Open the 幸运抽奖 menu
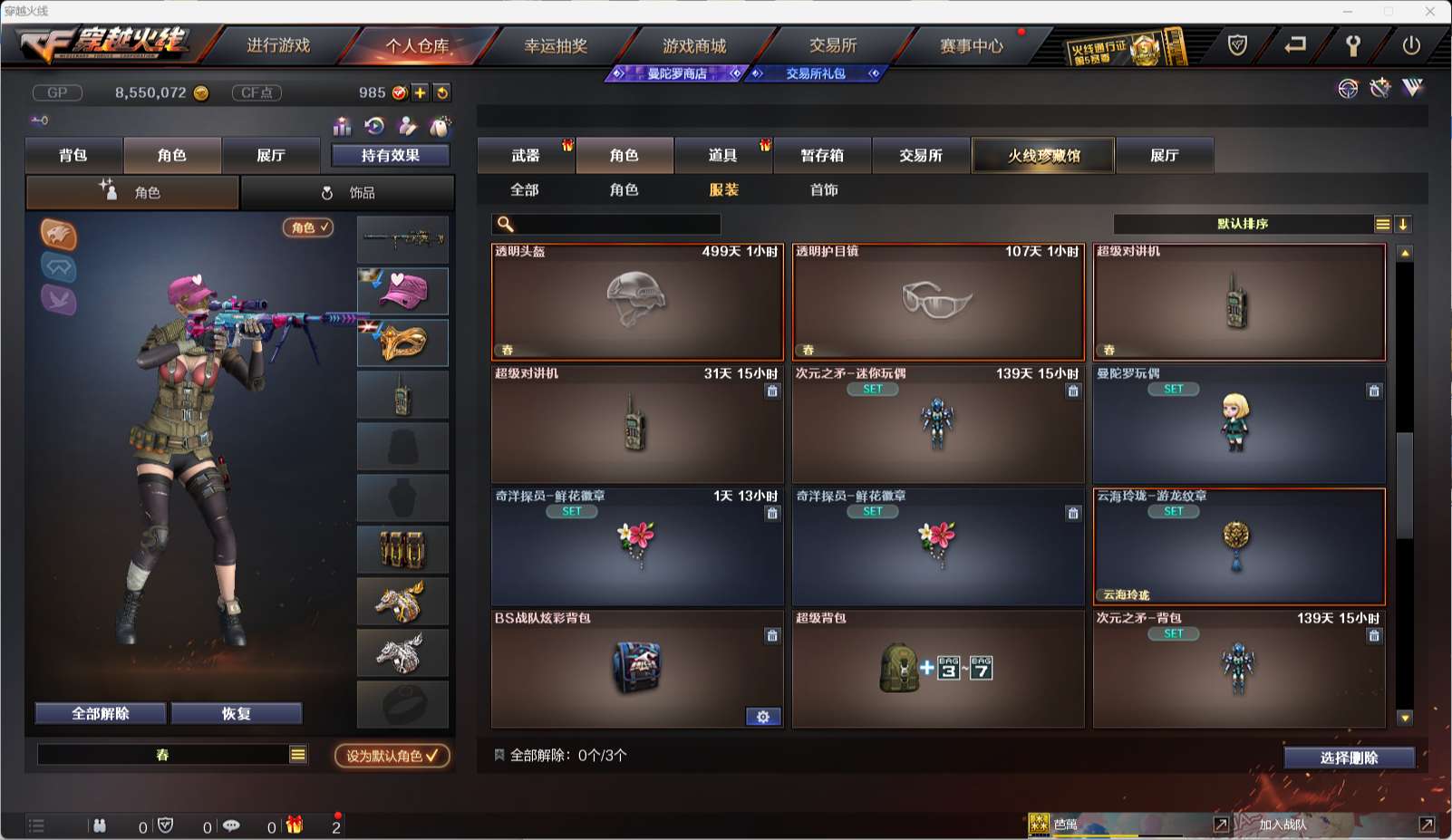This screenshot has width=1452, height=840. (x=556, y=44)
